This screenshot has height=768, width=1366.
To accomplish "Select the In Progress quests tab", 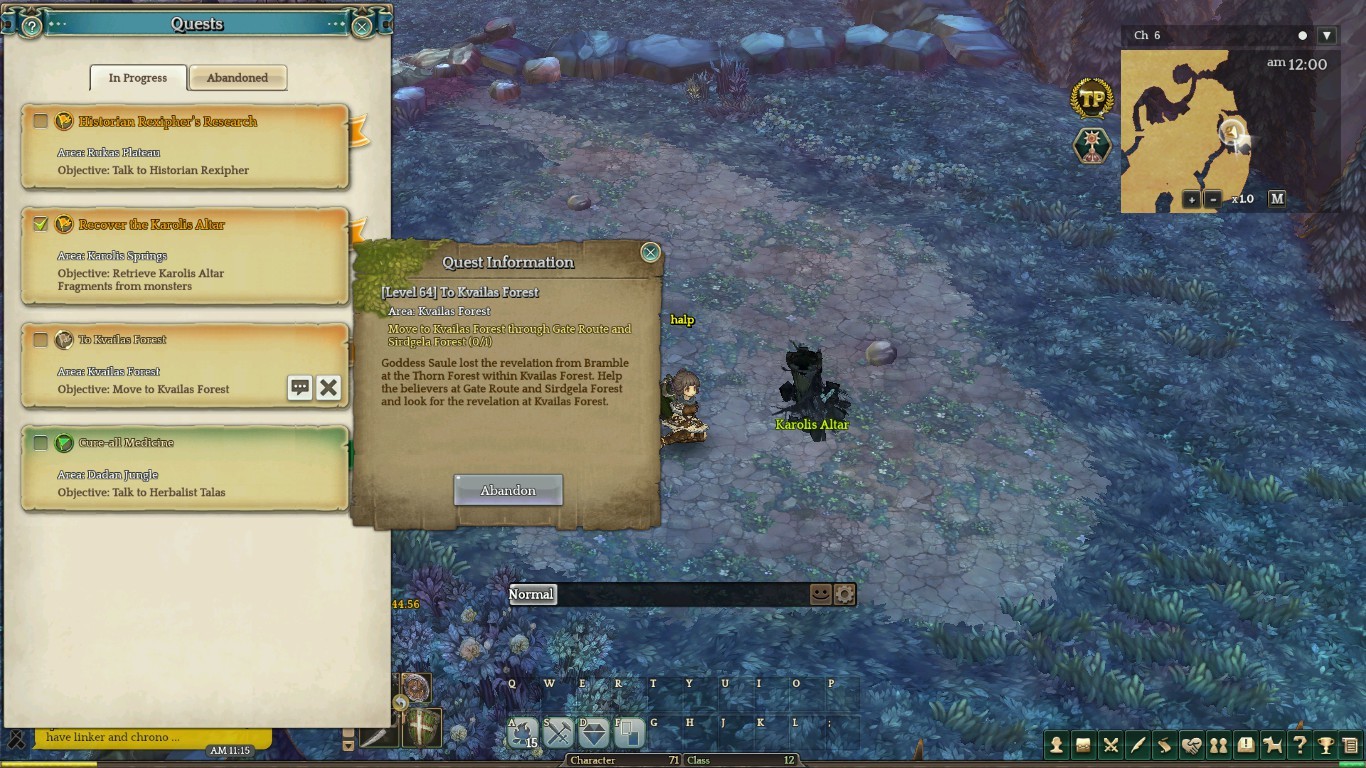I will (x=138, y=78).
